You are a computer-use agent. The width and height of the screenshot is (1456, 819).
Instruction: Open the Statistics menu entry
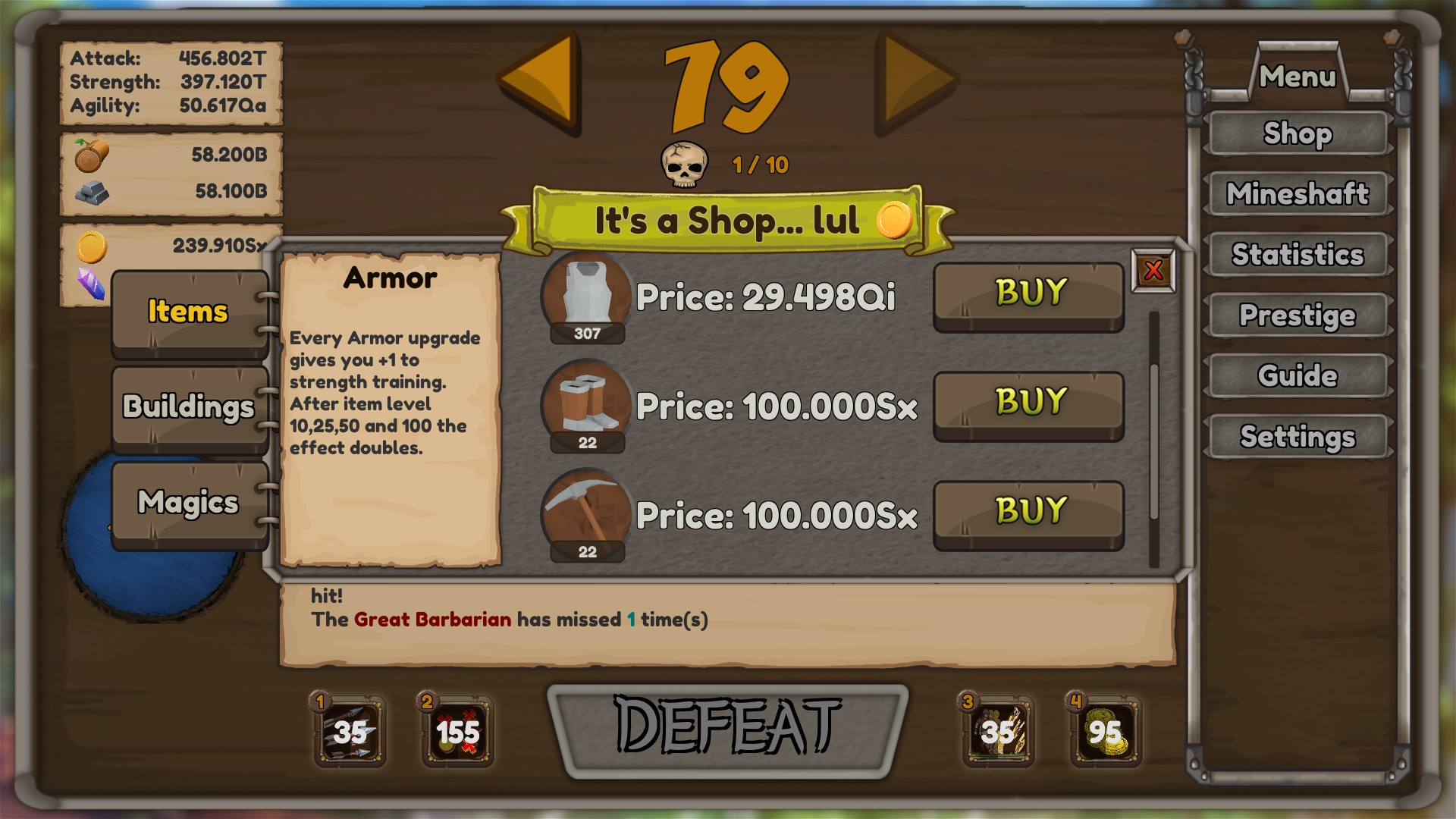tap(1298, 255)
